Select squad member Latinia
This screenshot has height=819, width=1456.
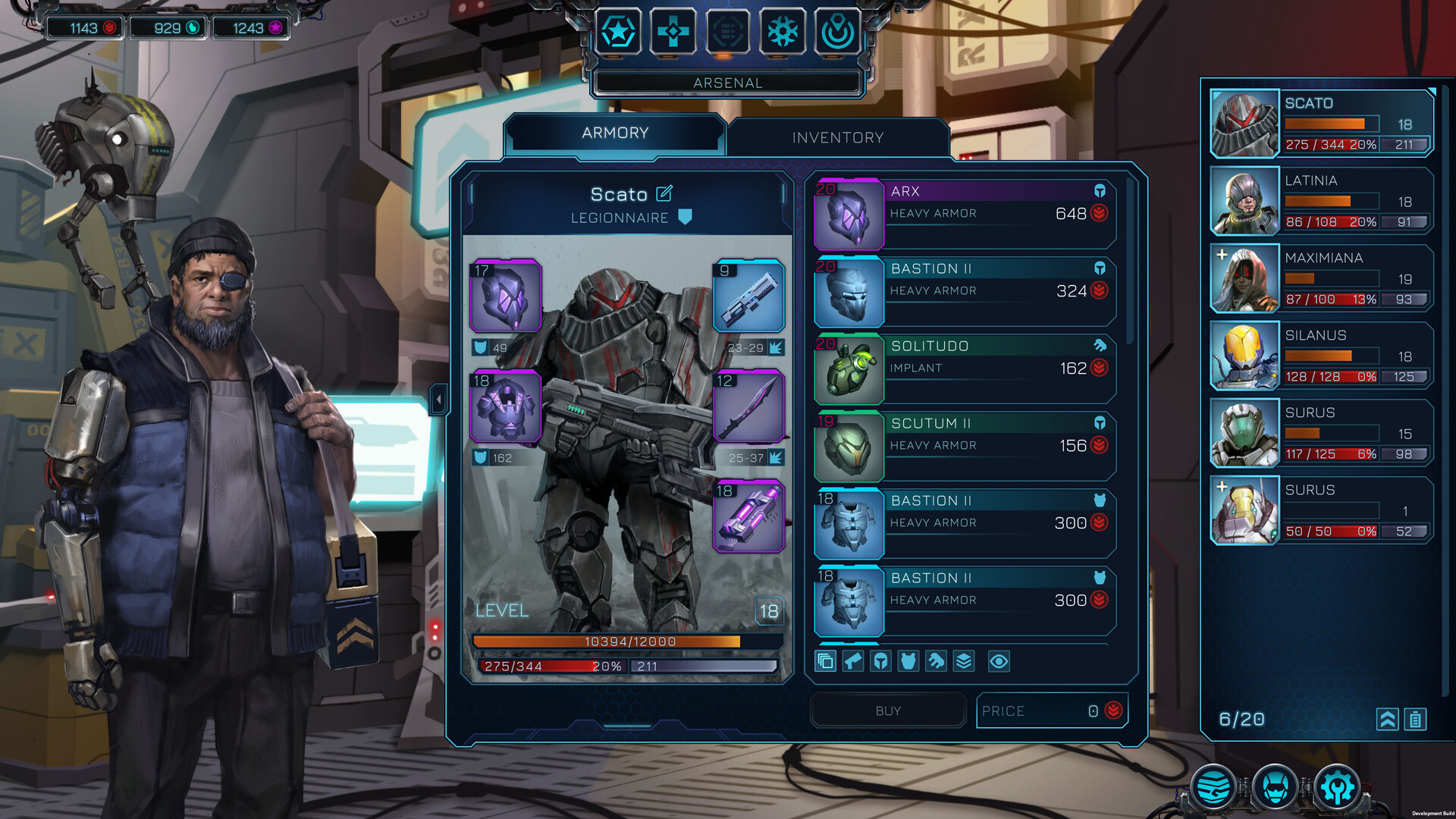click(1321, 201)
